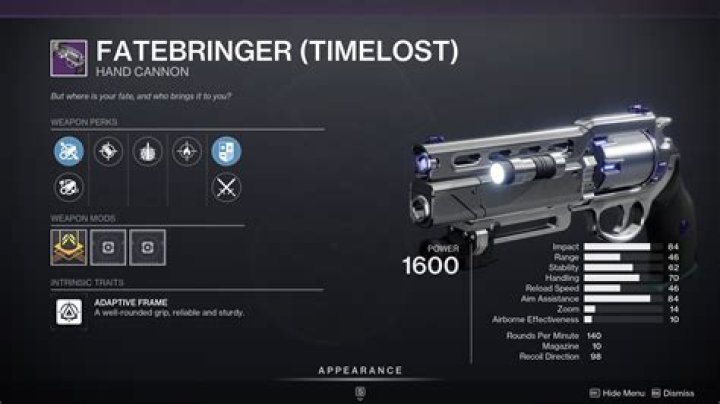Choose the crossed swords weapon perk

pos(224,187)
